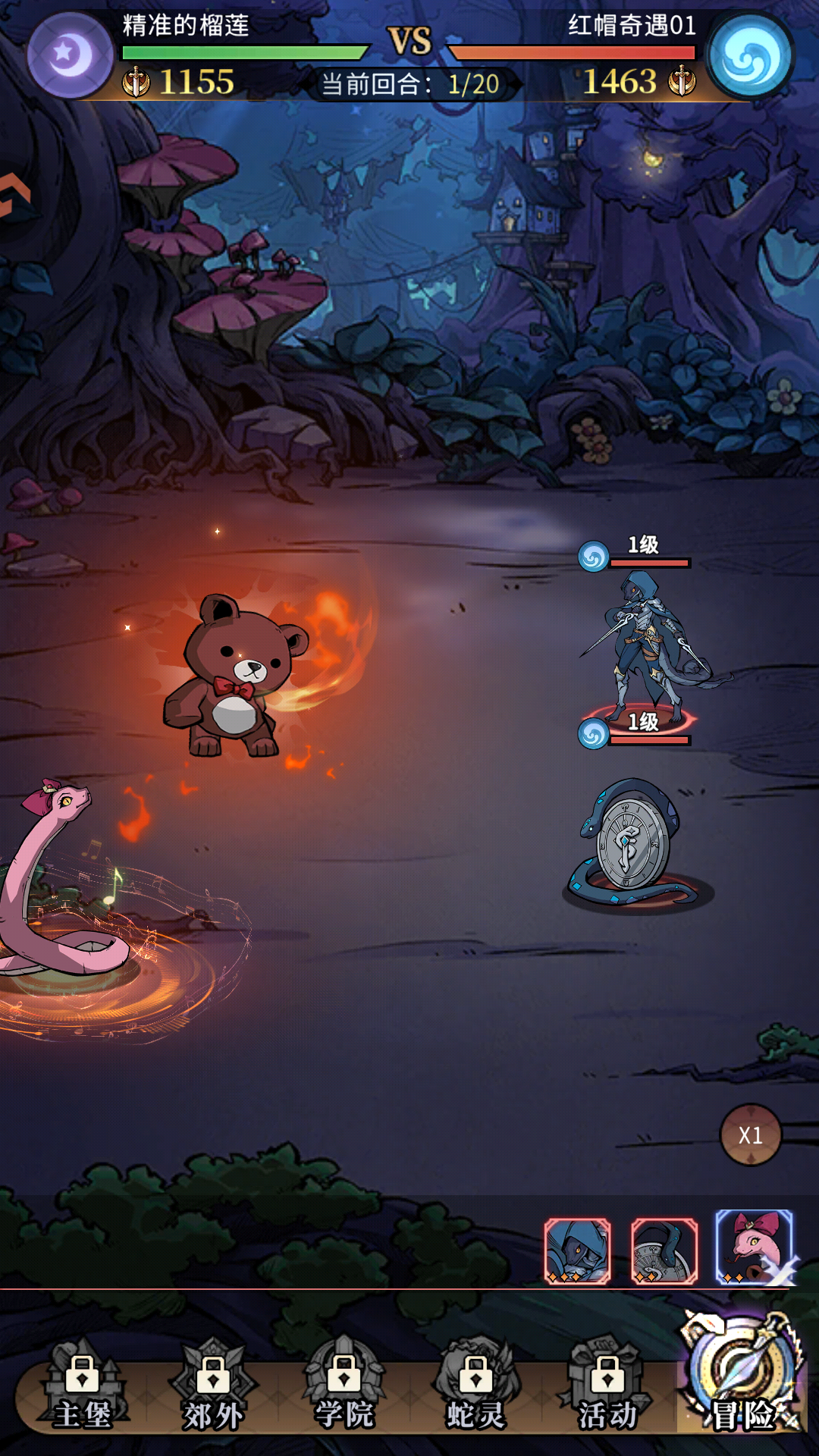Open the 活动 events tab
Image resolution: width=819 pixels, height=1456 pixels.
[607, 1393]
